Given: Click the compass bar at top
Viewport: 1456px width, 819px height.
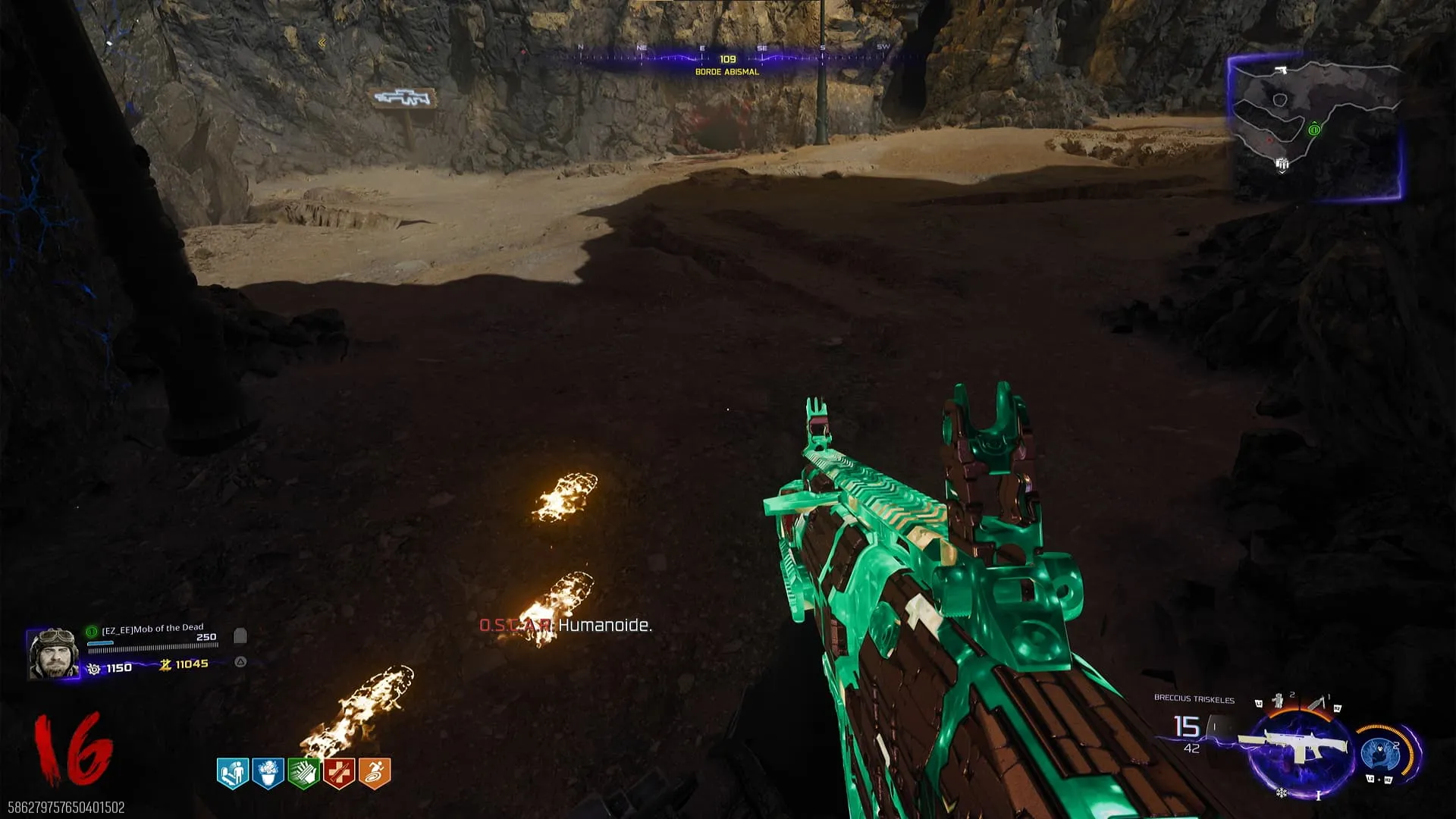Looking at the screenshot, I should (x=728, y=55).
